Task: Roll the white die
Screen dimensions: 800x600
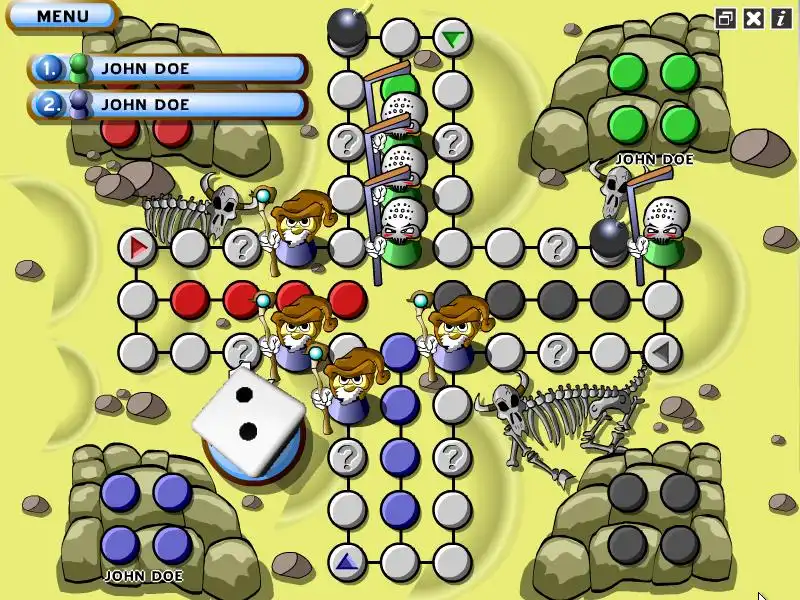Action: click(248, 419)
